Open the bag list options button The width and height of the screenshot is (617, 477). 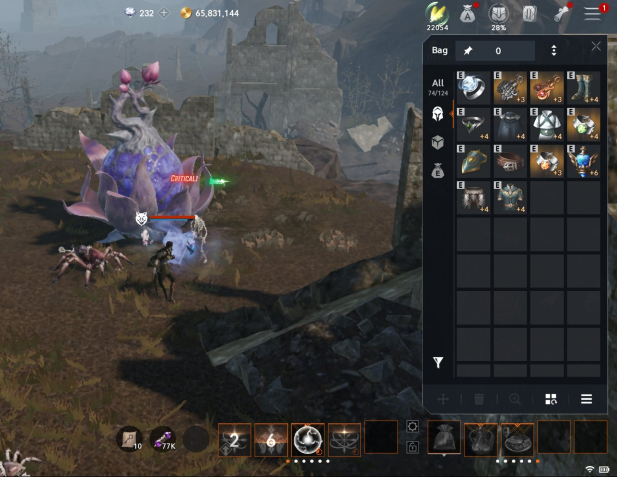click(587, 398)
